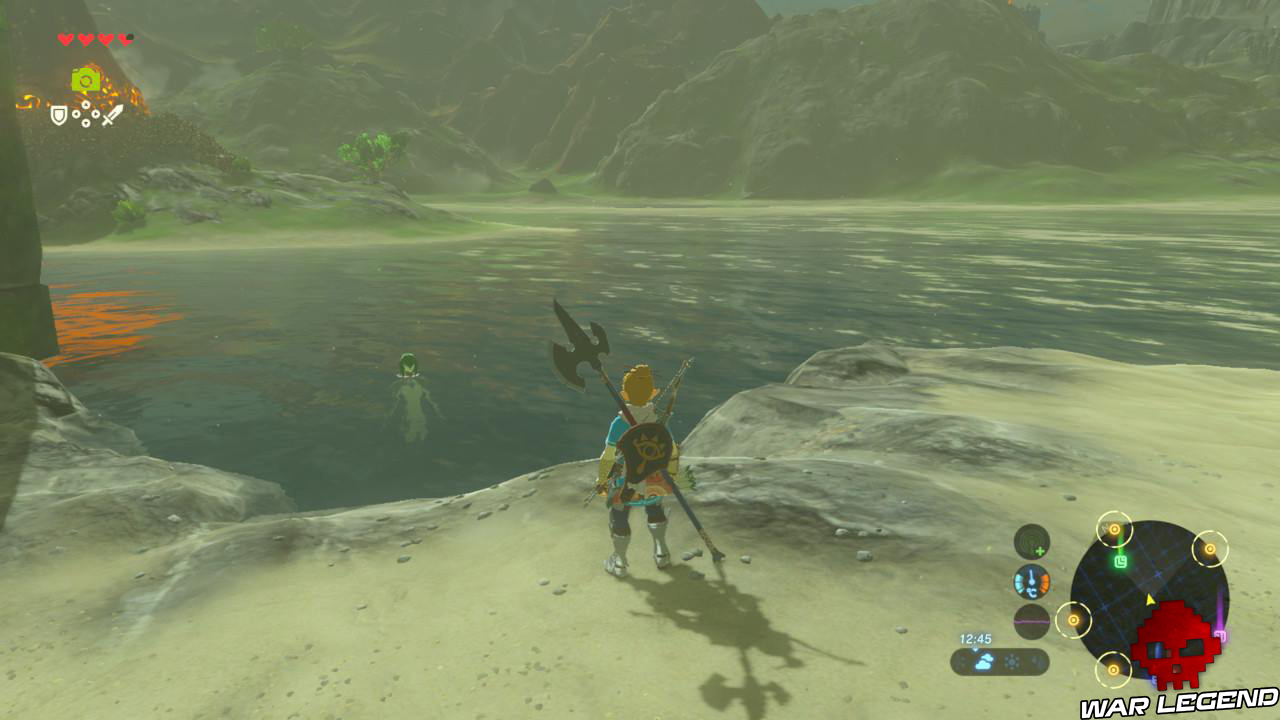Click the shield icon in the HUD
This screenshot has height=720, width=1280.
(58, 114)
